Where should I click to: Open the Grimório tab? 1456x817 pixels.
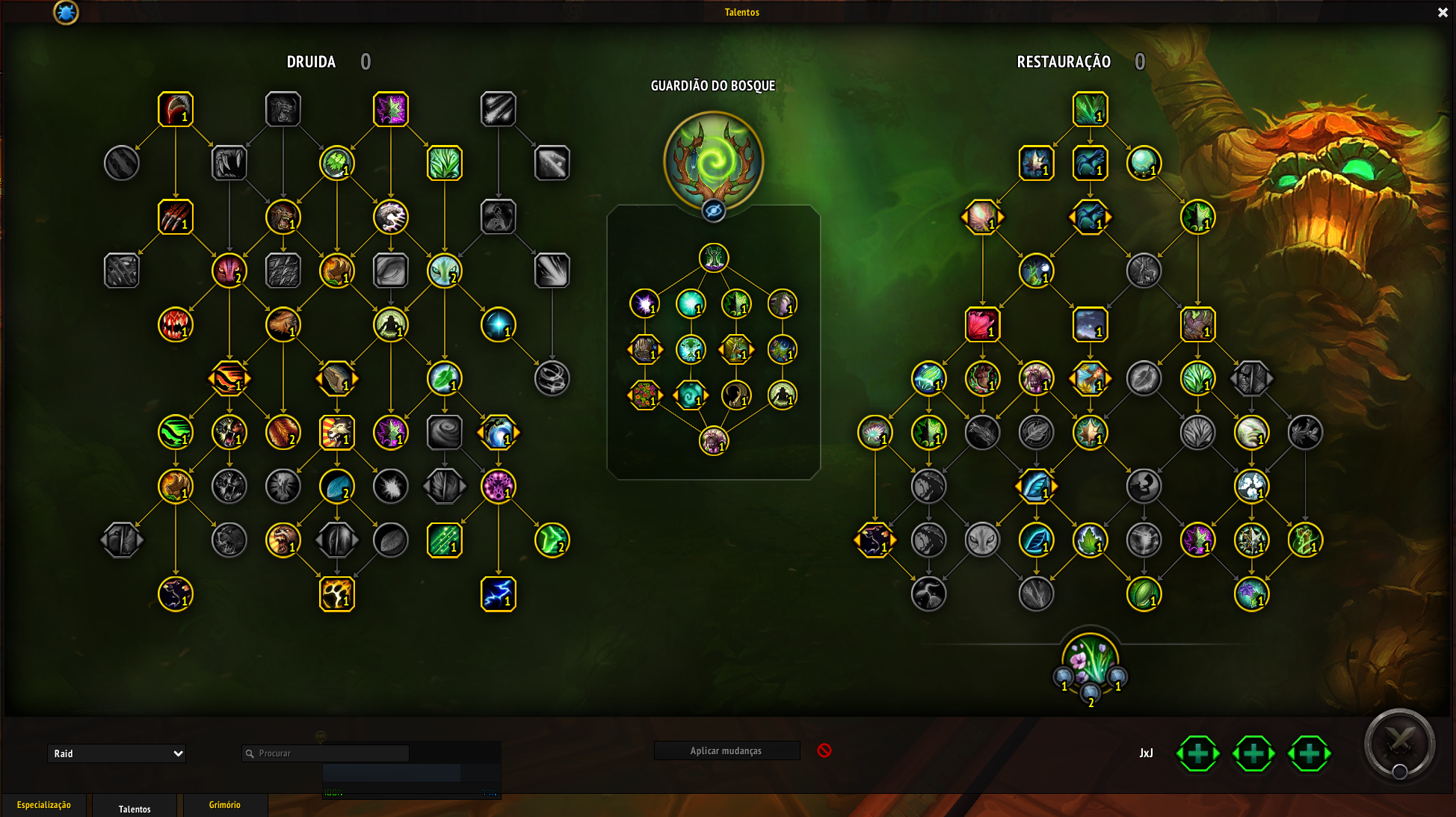225,805
